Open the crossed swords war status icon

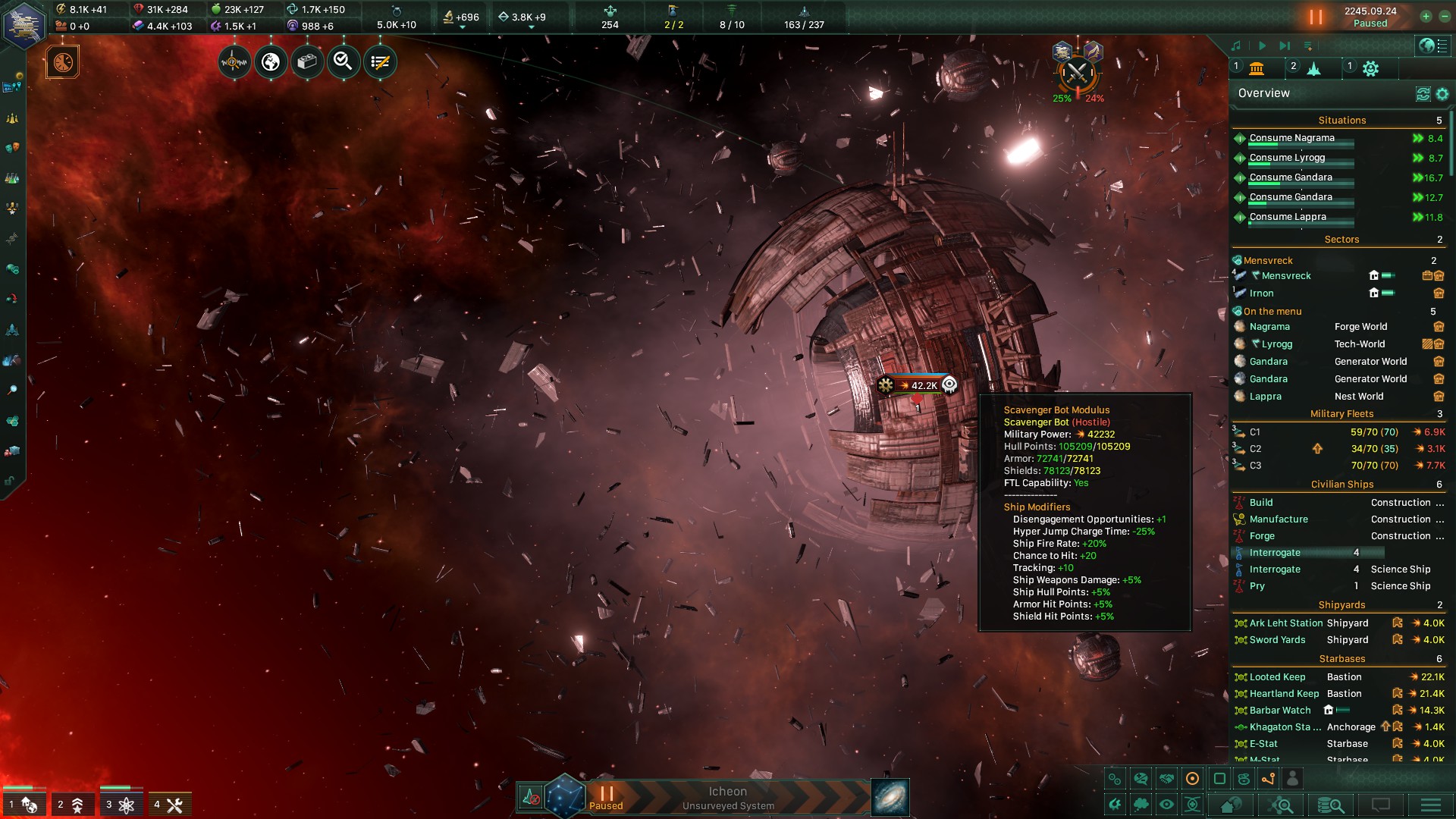coord(1077,74)
